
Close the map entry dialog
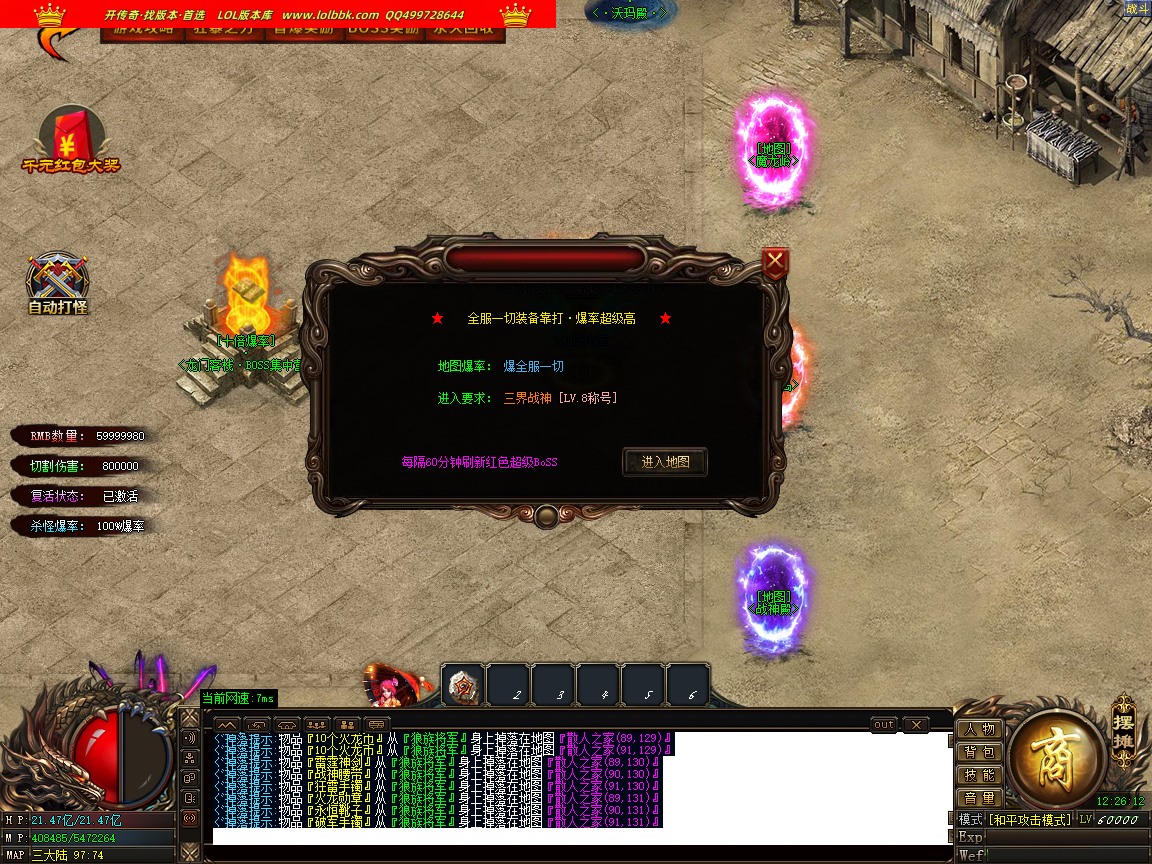tap(775, 263)
